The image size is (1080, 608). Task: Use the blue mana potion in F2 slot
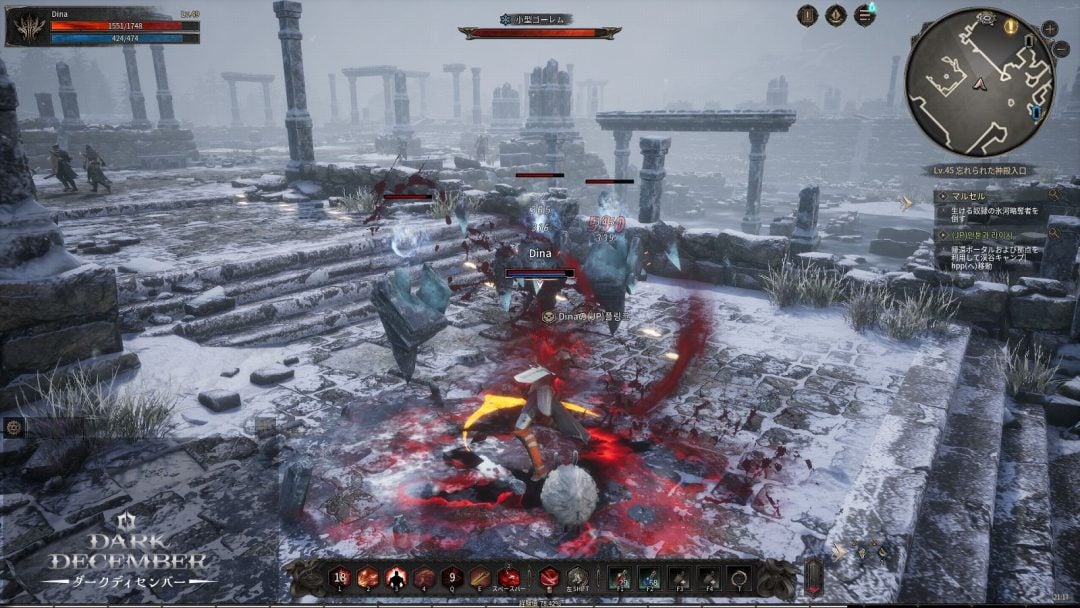(649, 578)
